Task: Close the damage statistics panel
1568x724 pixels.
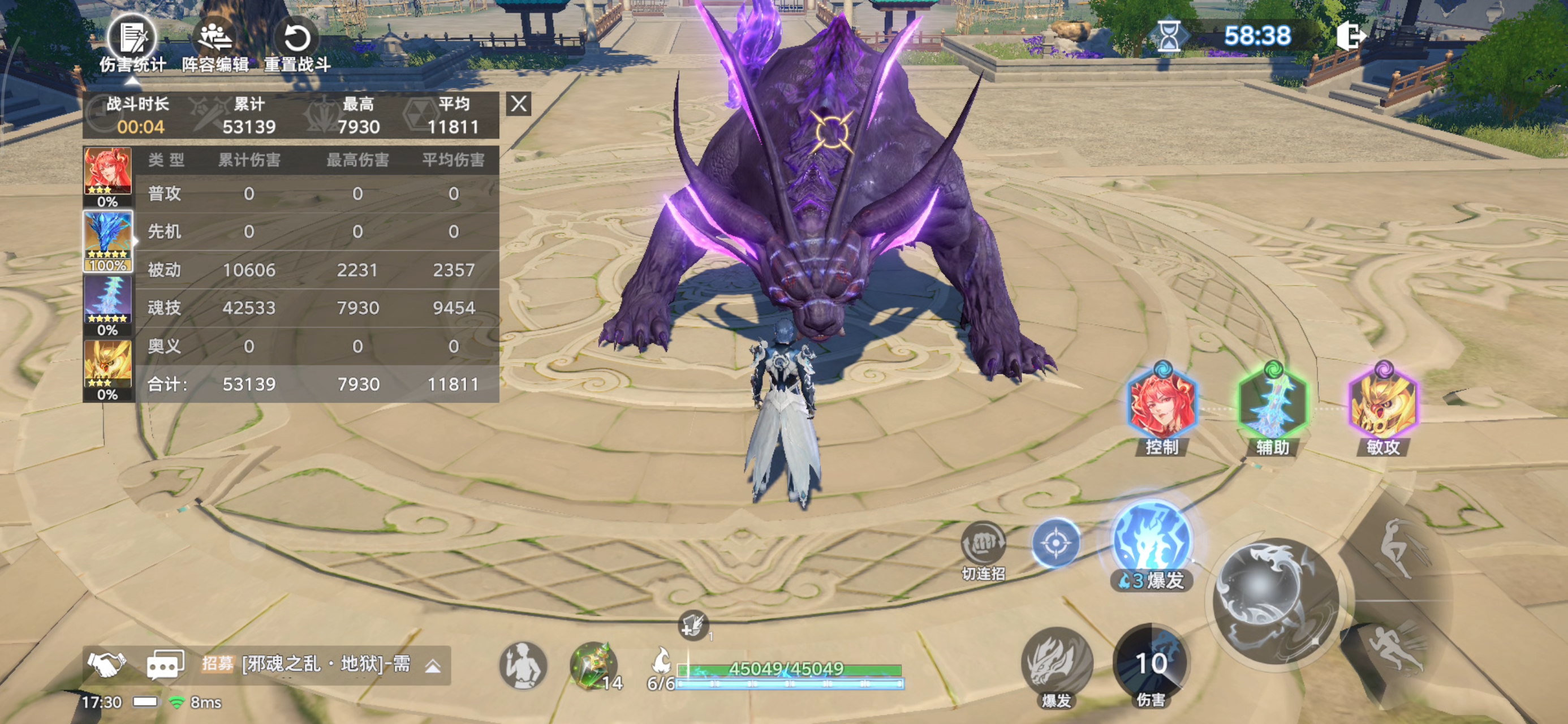Action: point(519,104)
